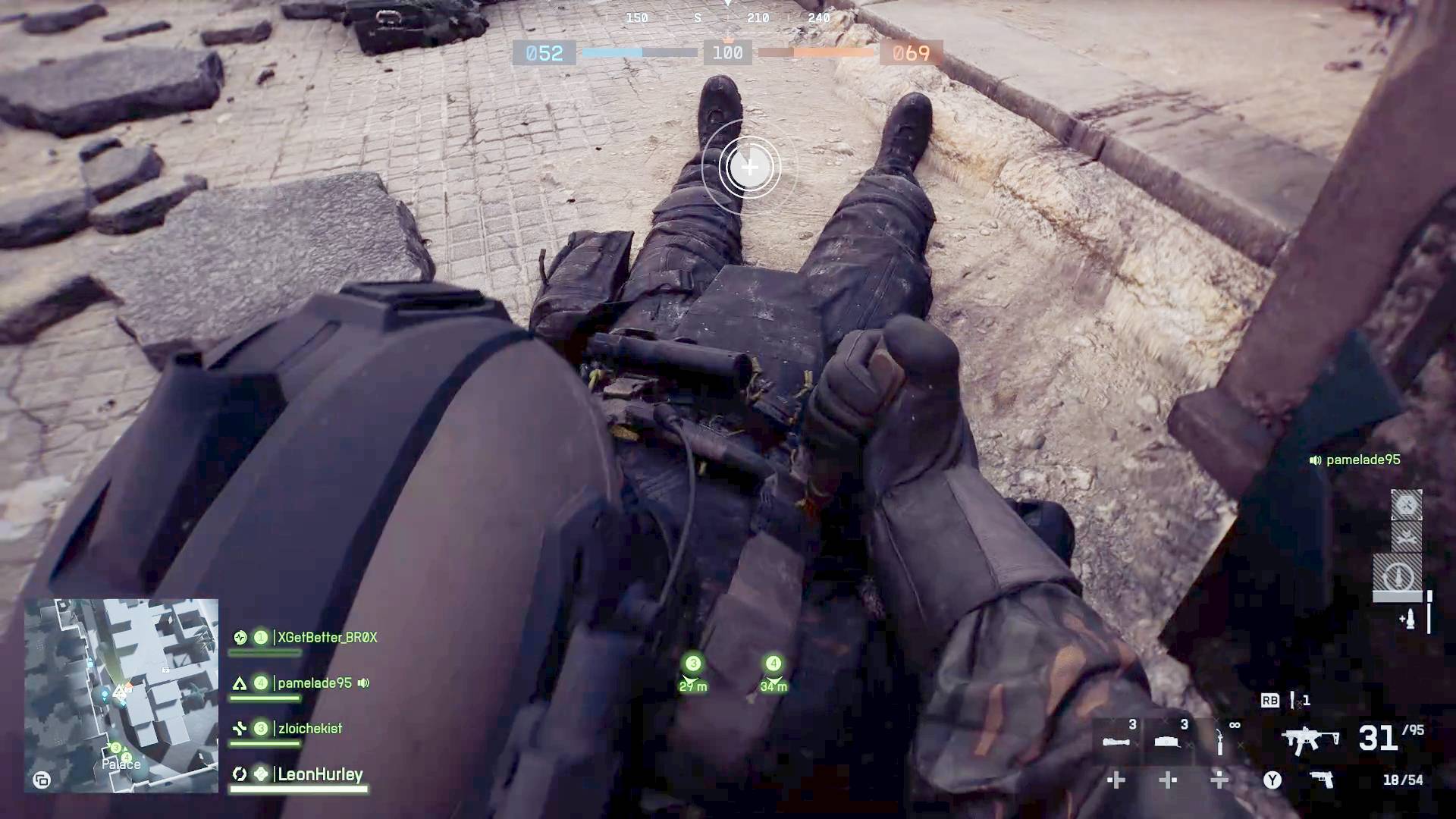This screenshot has height=819, width=1456.
Task: Toggle the takedown icon on the right panel
Action: 1408,537
